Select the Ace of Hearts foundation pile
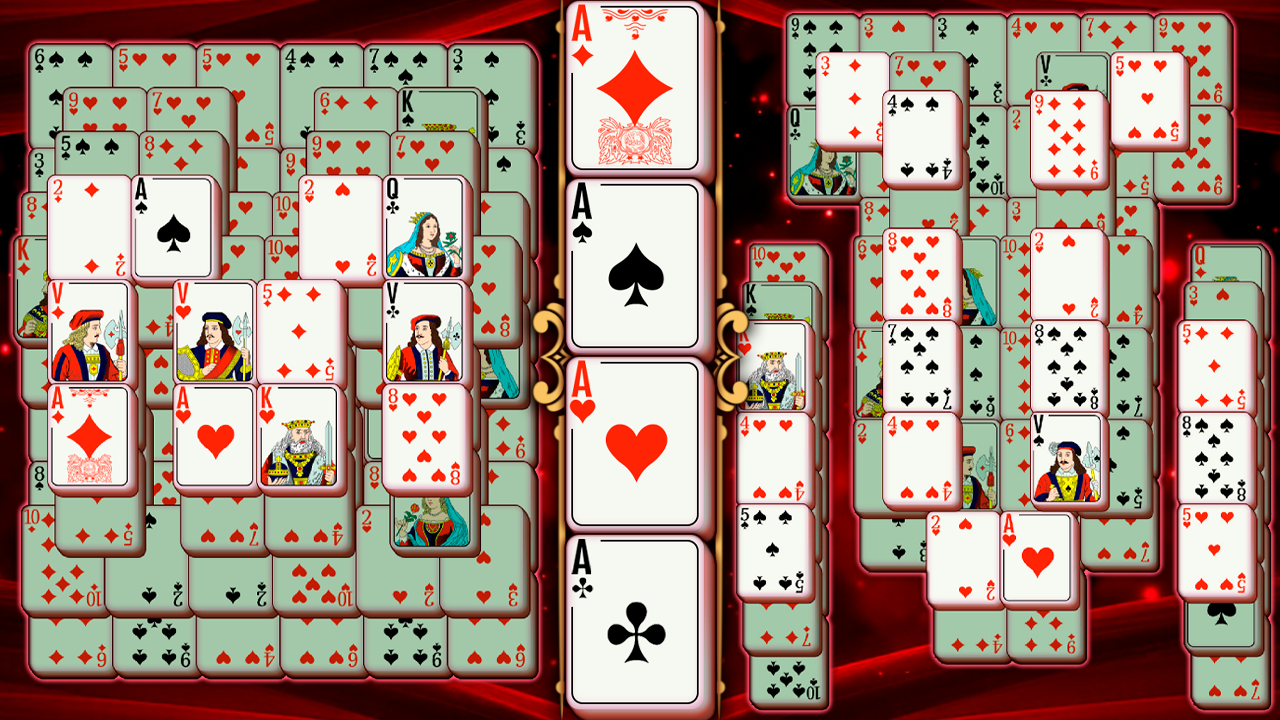 point(637,440)
